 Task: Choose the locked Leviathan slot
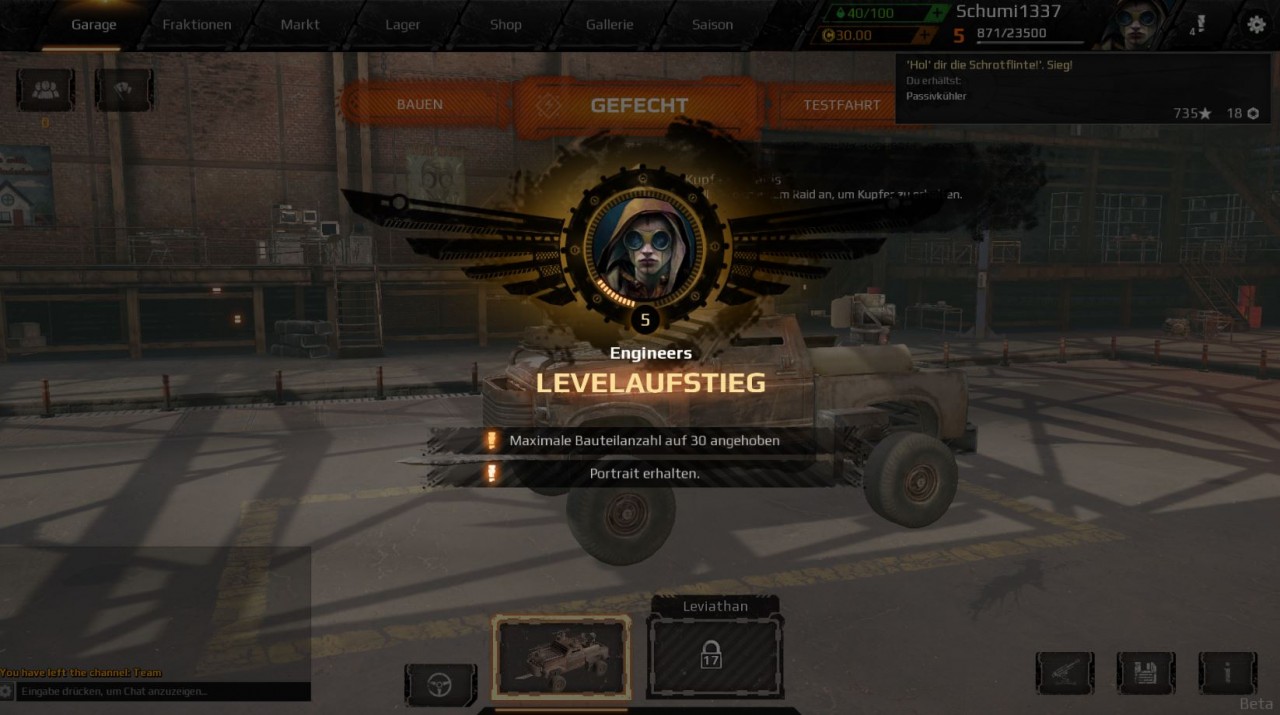[714, 655]
